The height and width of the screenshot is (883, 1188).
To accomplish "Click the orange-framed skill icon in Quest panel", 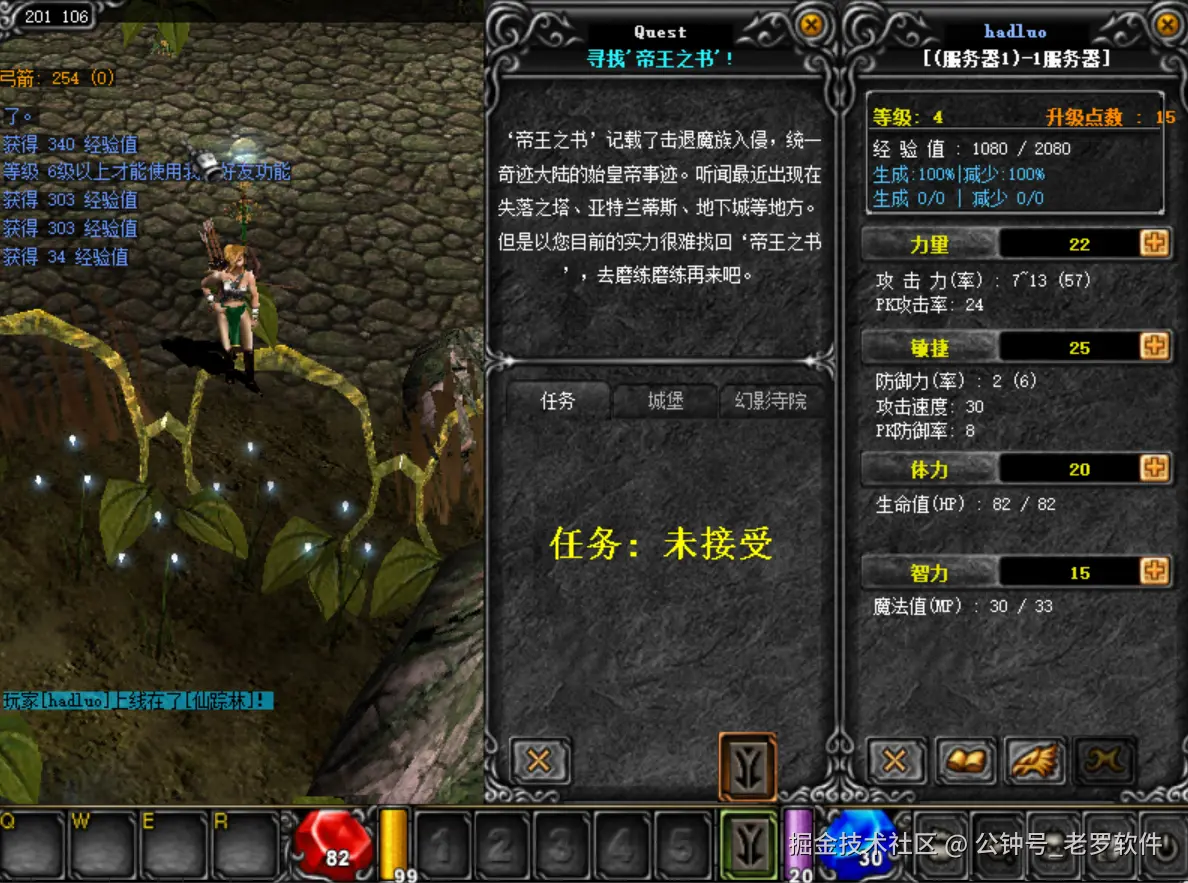I will click(x=747, y=766).
